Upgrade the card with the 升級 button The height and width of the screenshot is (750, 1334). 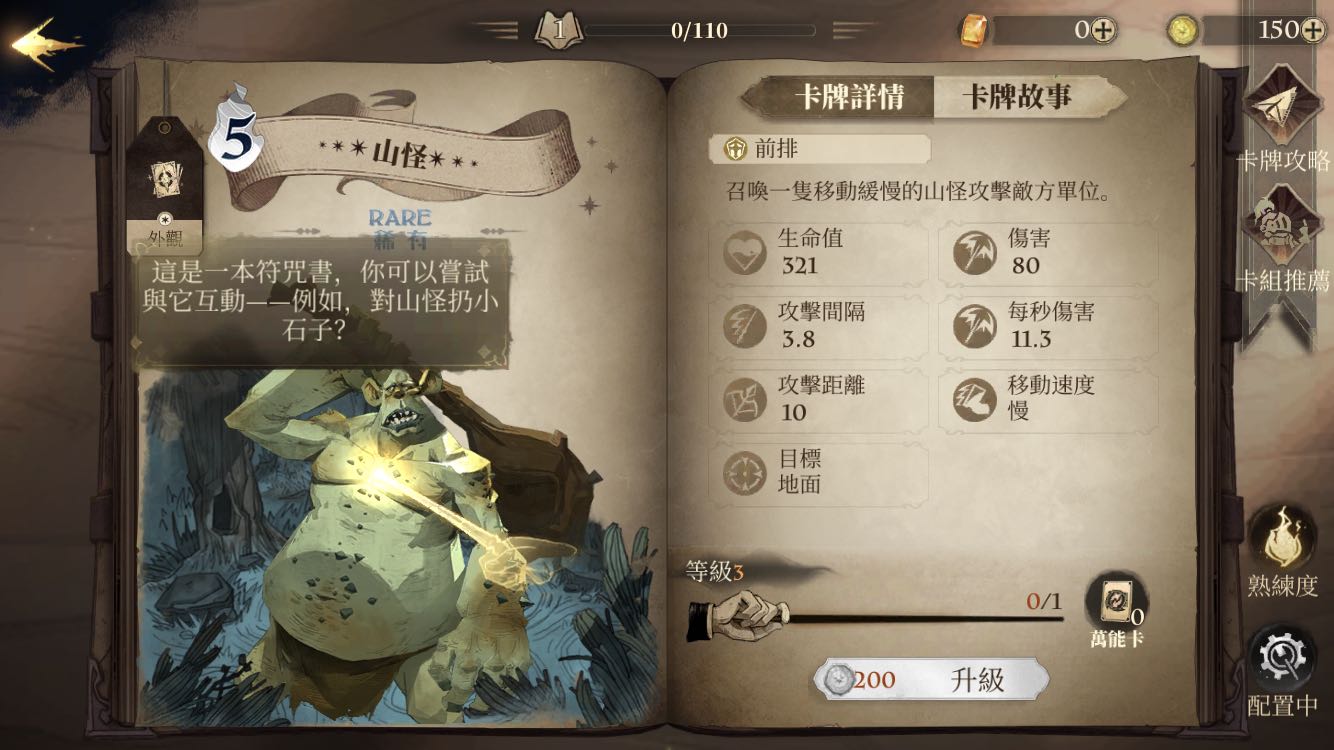[932, 681]
